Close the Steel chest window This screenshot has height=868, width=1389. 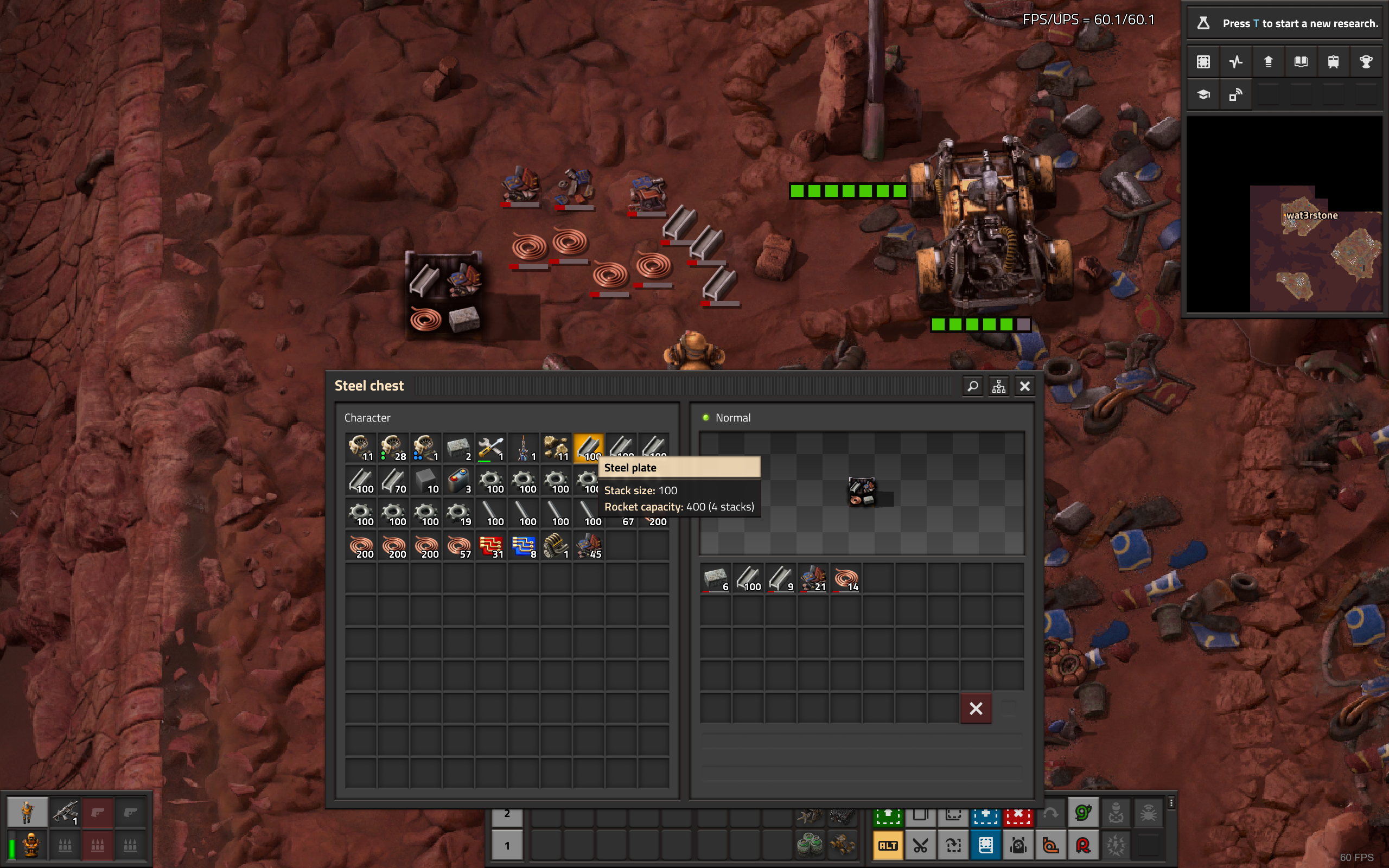(1024, 386)
